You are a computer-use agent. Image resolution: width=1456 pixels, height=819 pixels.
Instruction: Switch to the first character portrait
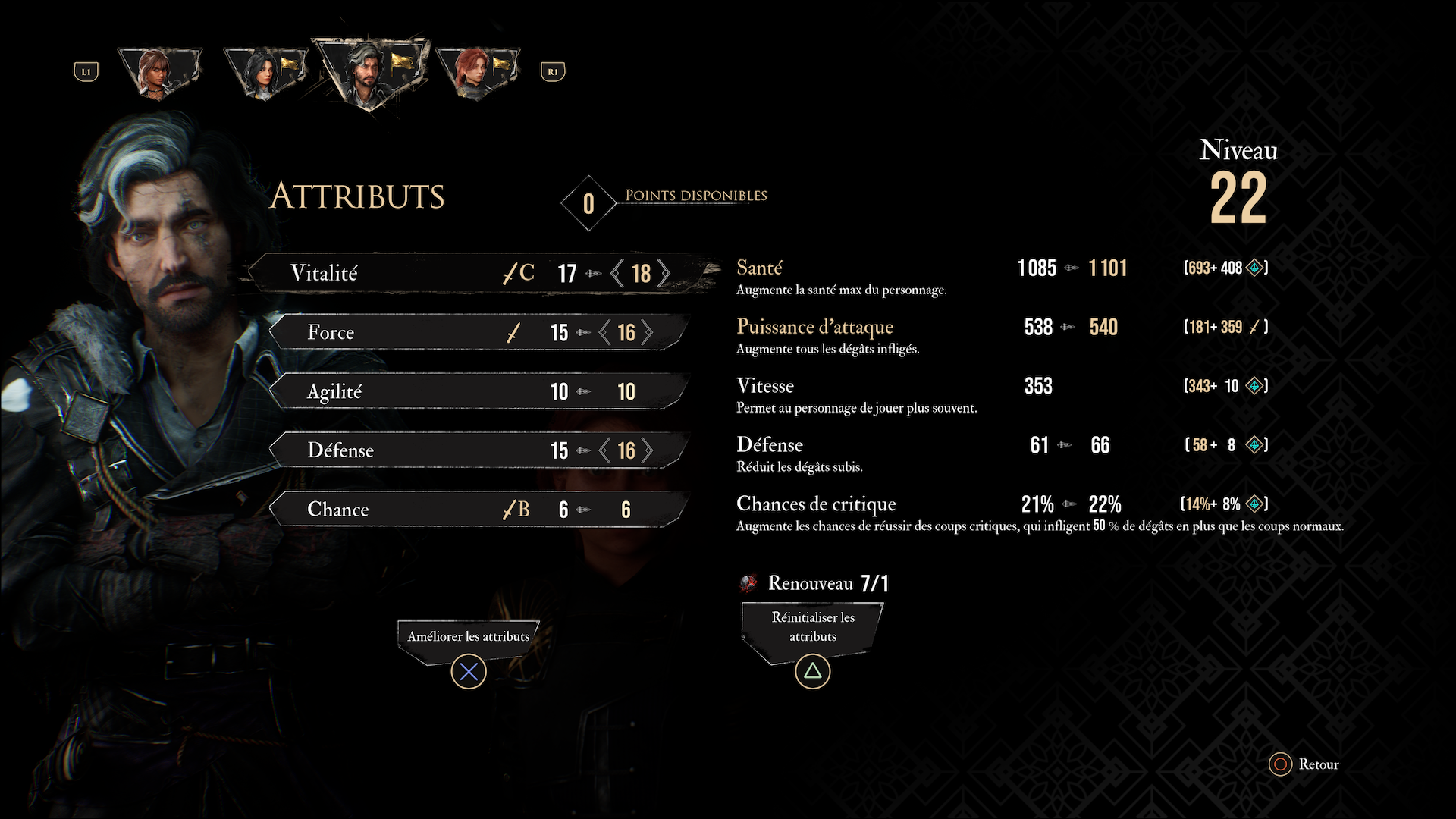pos(159,72)
